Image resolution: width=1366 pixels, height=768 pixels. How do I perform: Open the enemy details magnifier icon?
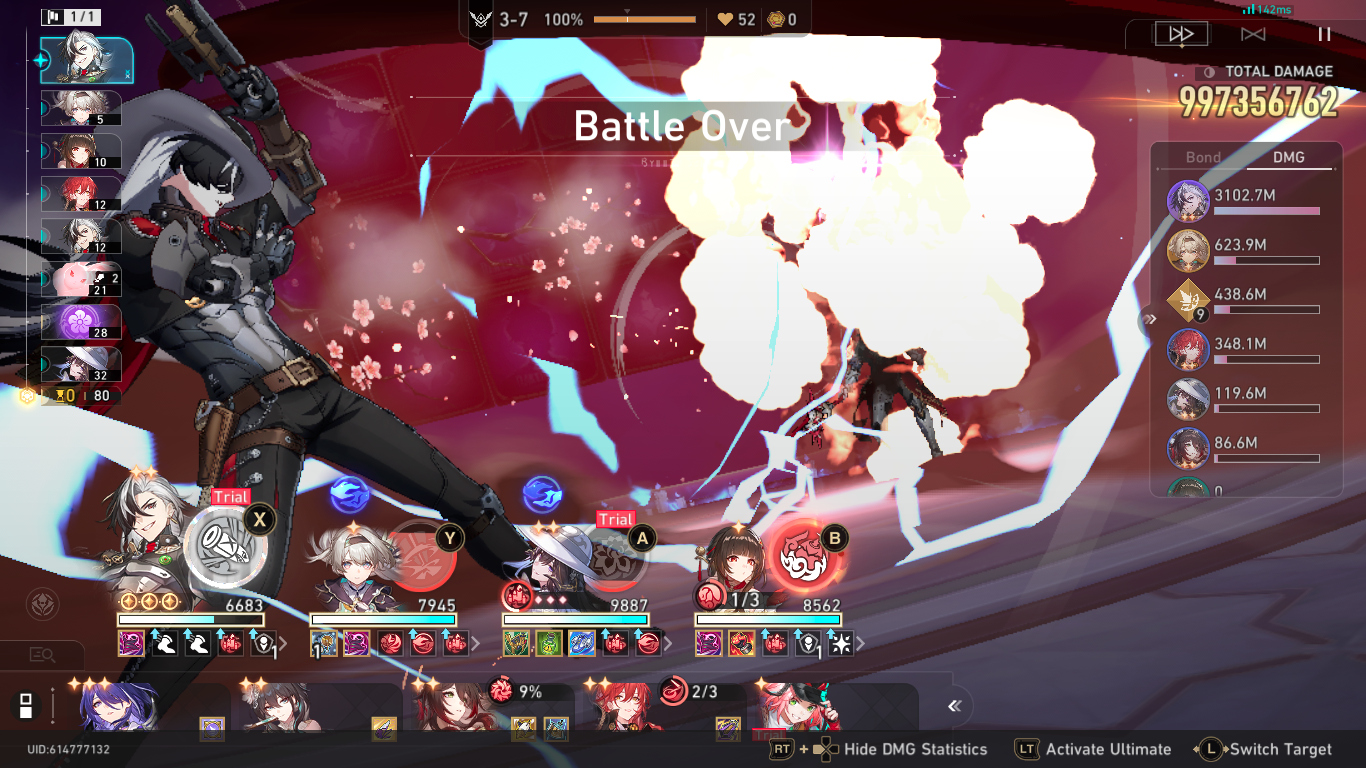coord(42,655)
